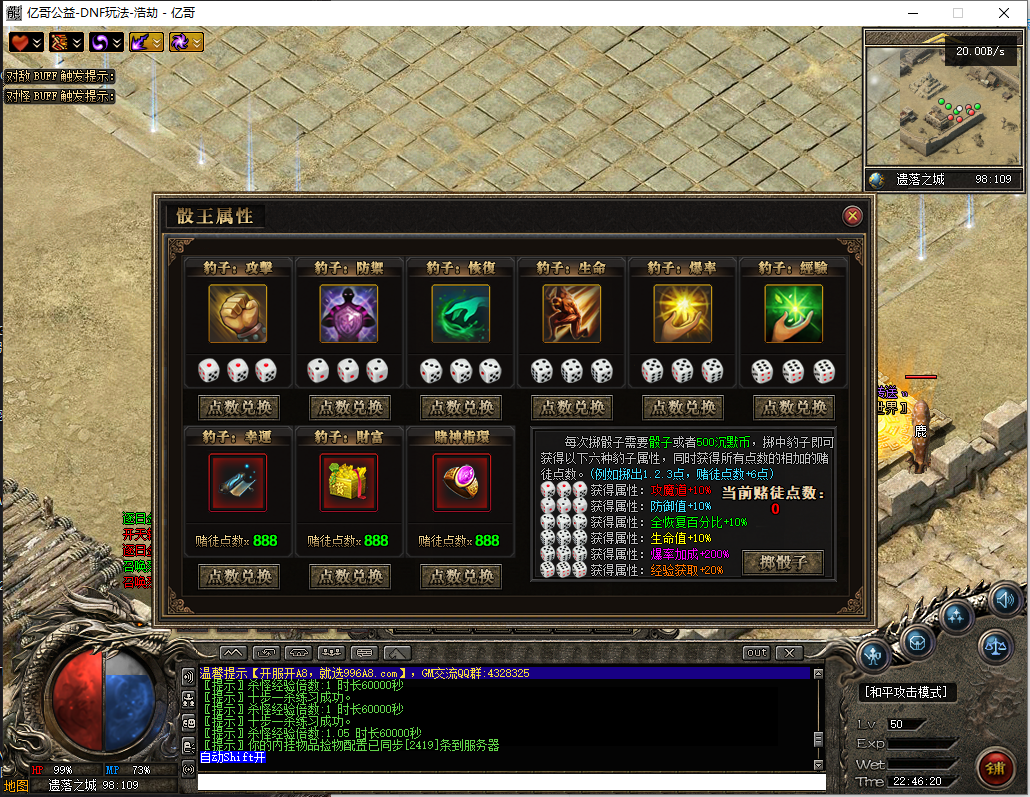Click 点数兑换 below 豹子:經驗
1030x797 pixels.
click(x=793, y=408)
